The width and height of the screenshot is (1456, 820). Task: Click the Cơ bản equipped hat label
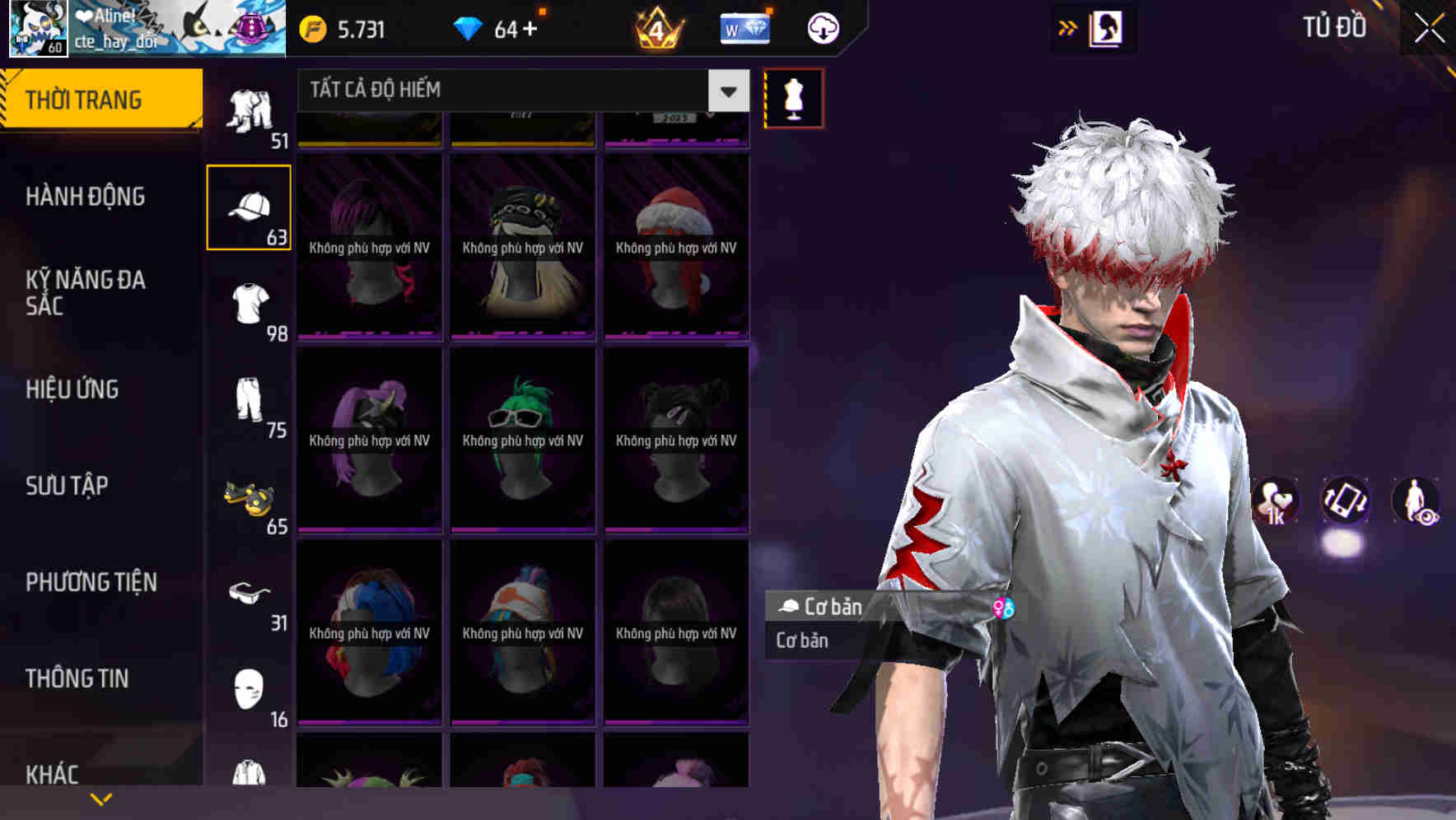824,607
